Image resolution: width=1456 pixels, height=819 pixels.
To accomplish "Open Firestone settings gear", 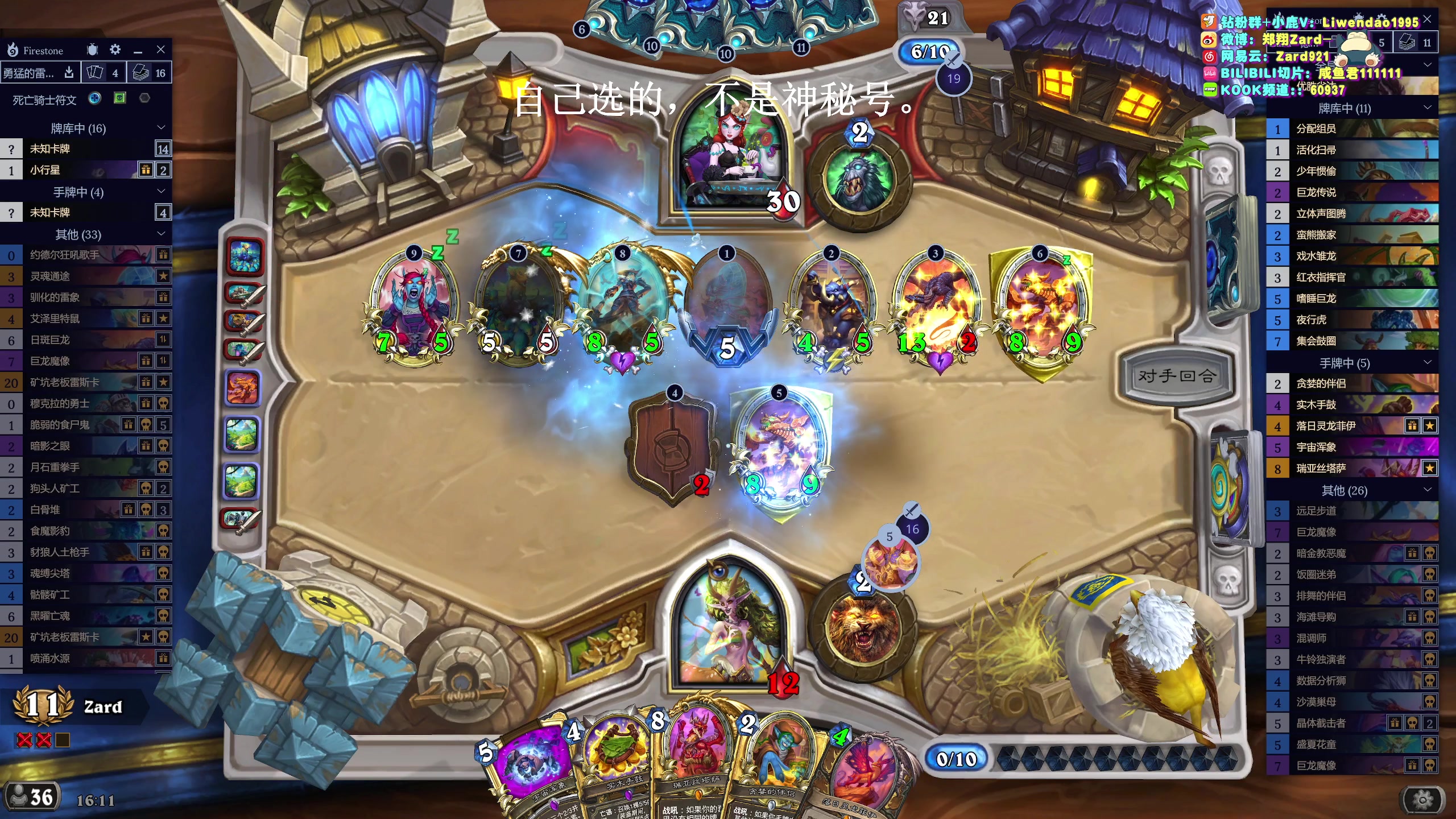I will (115, 50).
